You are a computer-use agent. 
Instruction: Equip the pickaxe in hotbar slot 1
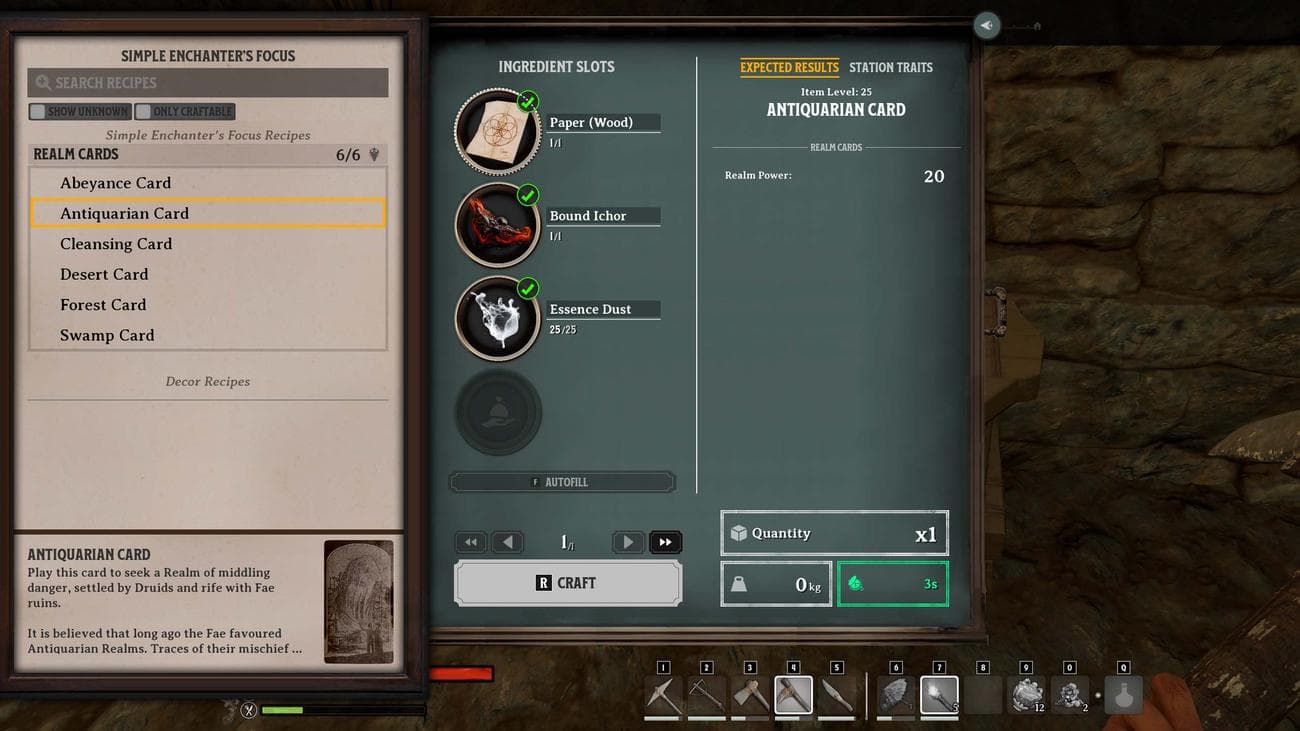click(663, 695)
